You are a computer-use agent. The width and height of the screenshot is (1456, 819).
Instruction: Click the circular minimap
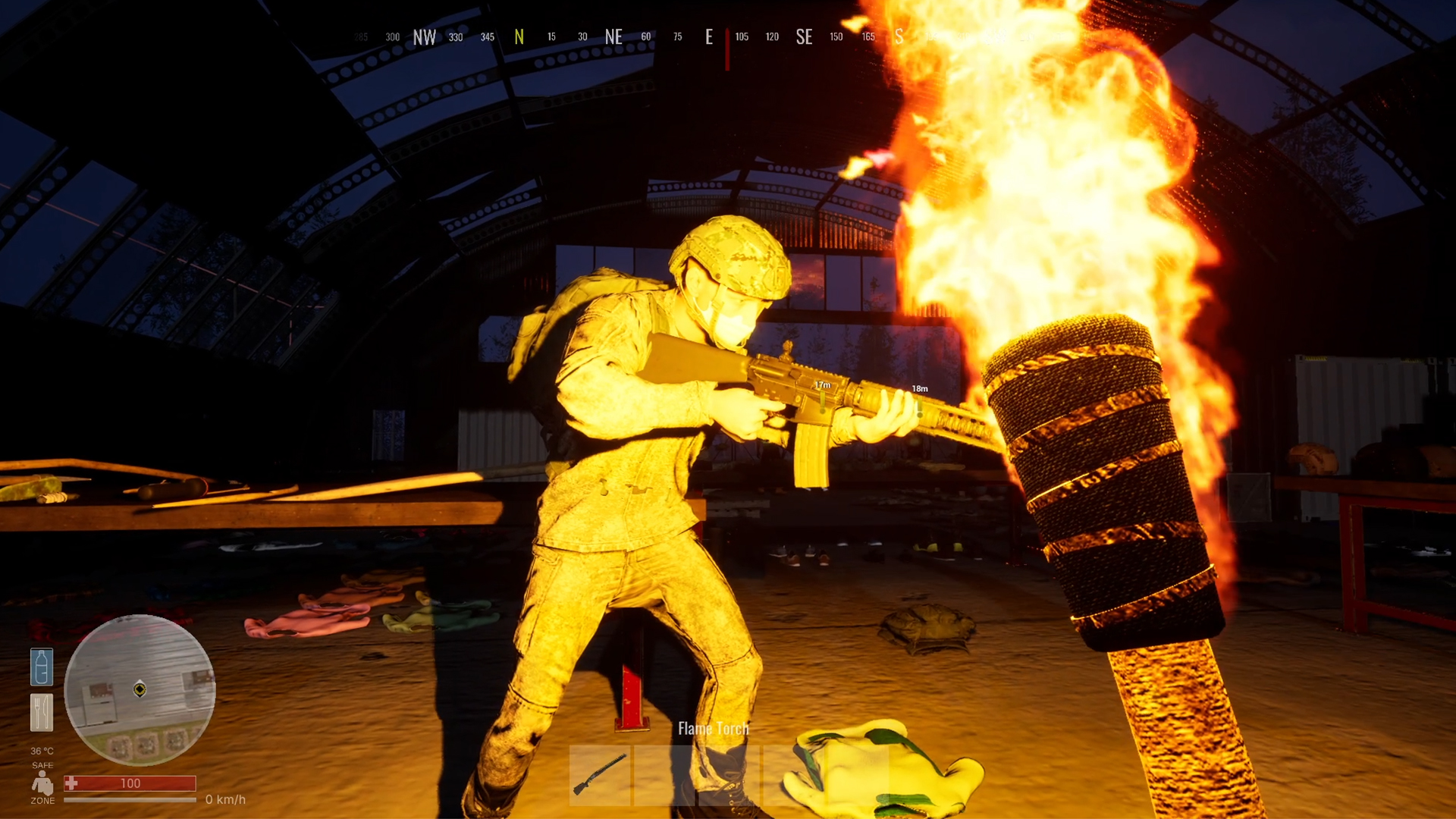tap(140, 689)
